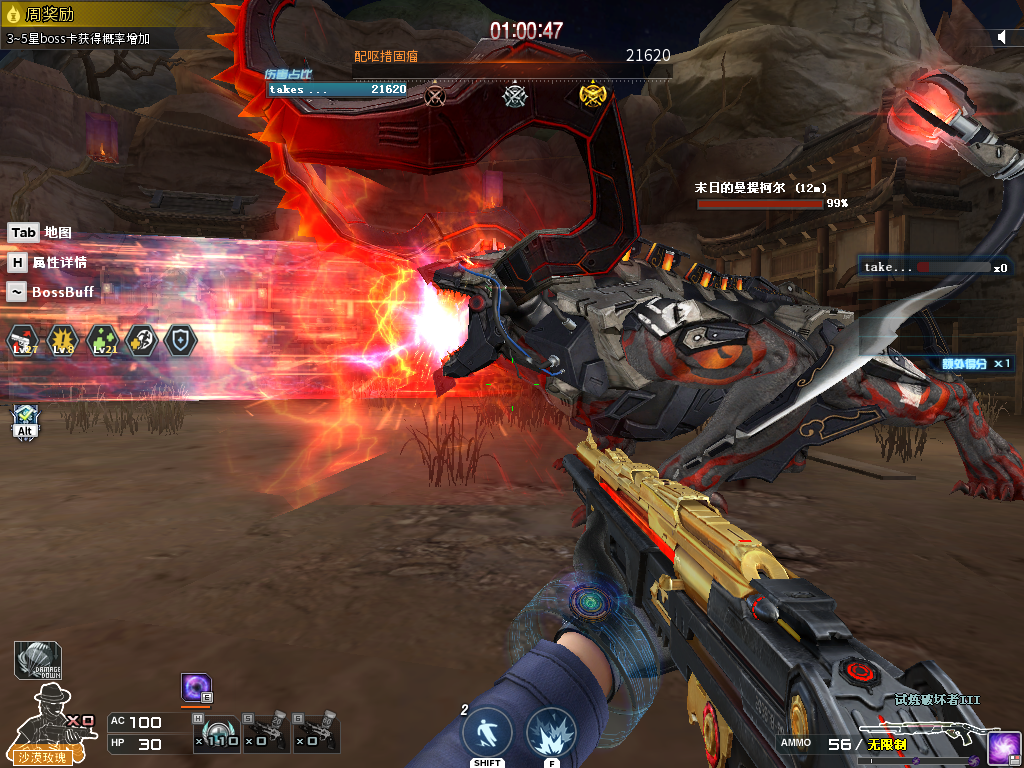Select the takes player damage ranking row
The image size is (1024, 768).
tap(337, 89)
